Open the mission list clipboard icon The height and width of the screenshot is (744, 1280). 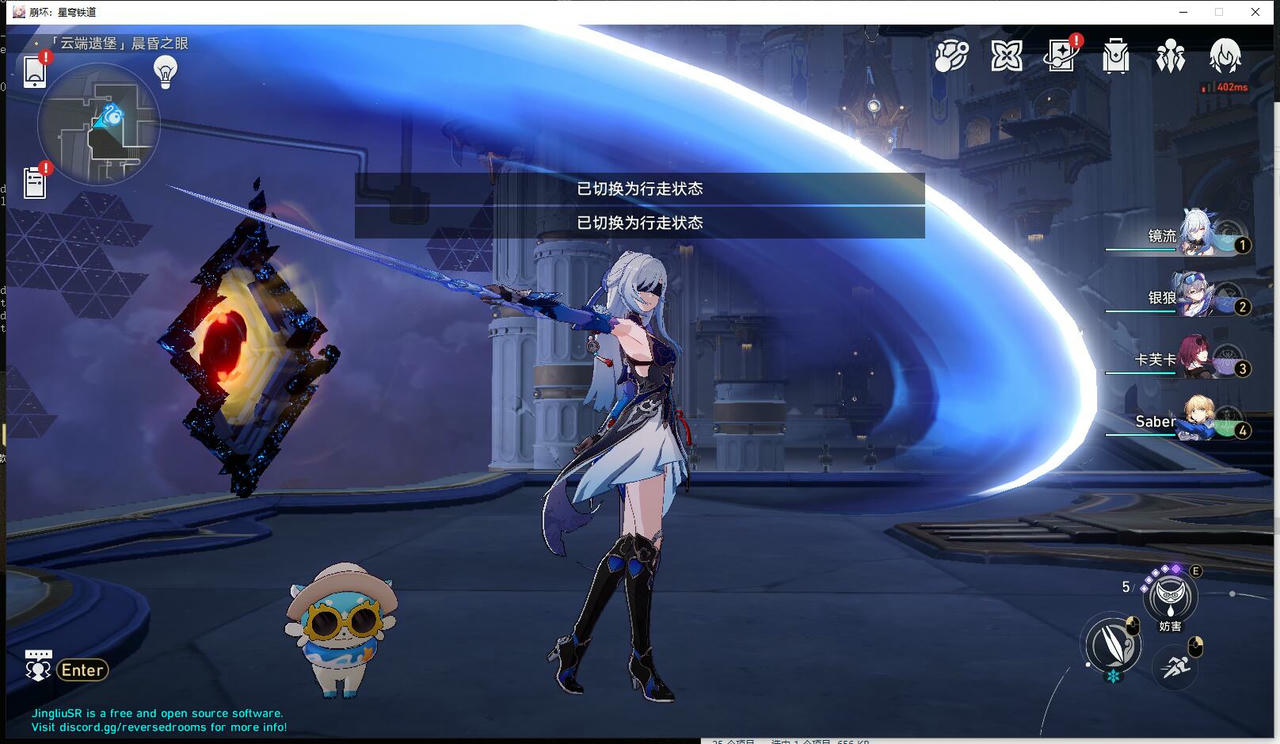coord(34,182)
